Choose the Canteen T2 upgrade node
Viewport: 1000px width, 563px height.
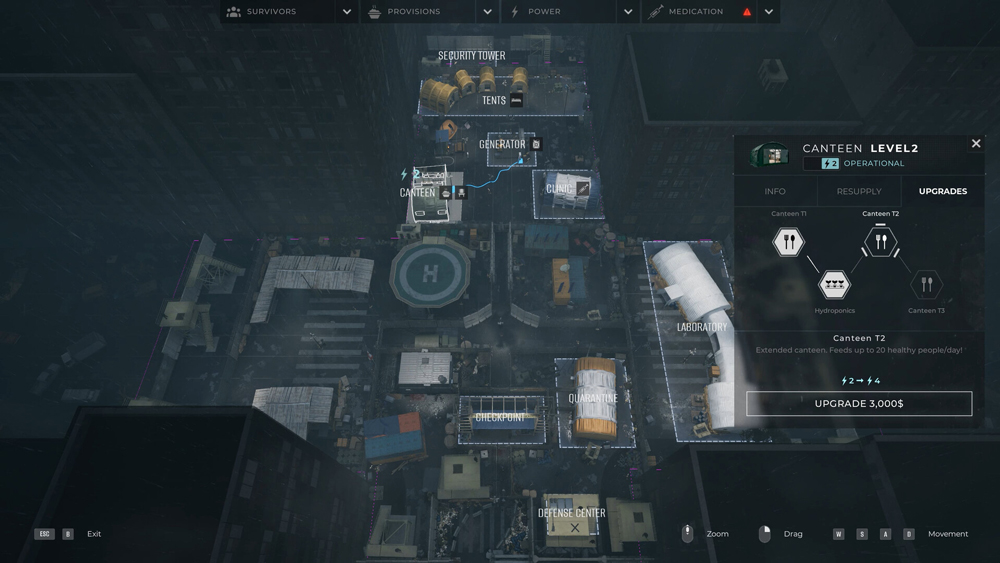[880, 241]
